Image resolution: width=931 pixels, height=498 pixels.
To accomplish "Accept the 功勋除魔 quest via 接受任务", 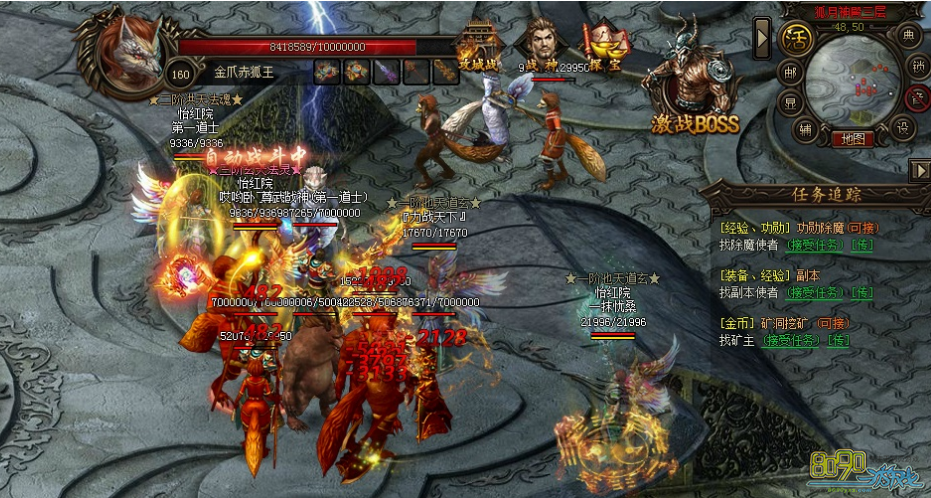I will (x=816, y=243).
